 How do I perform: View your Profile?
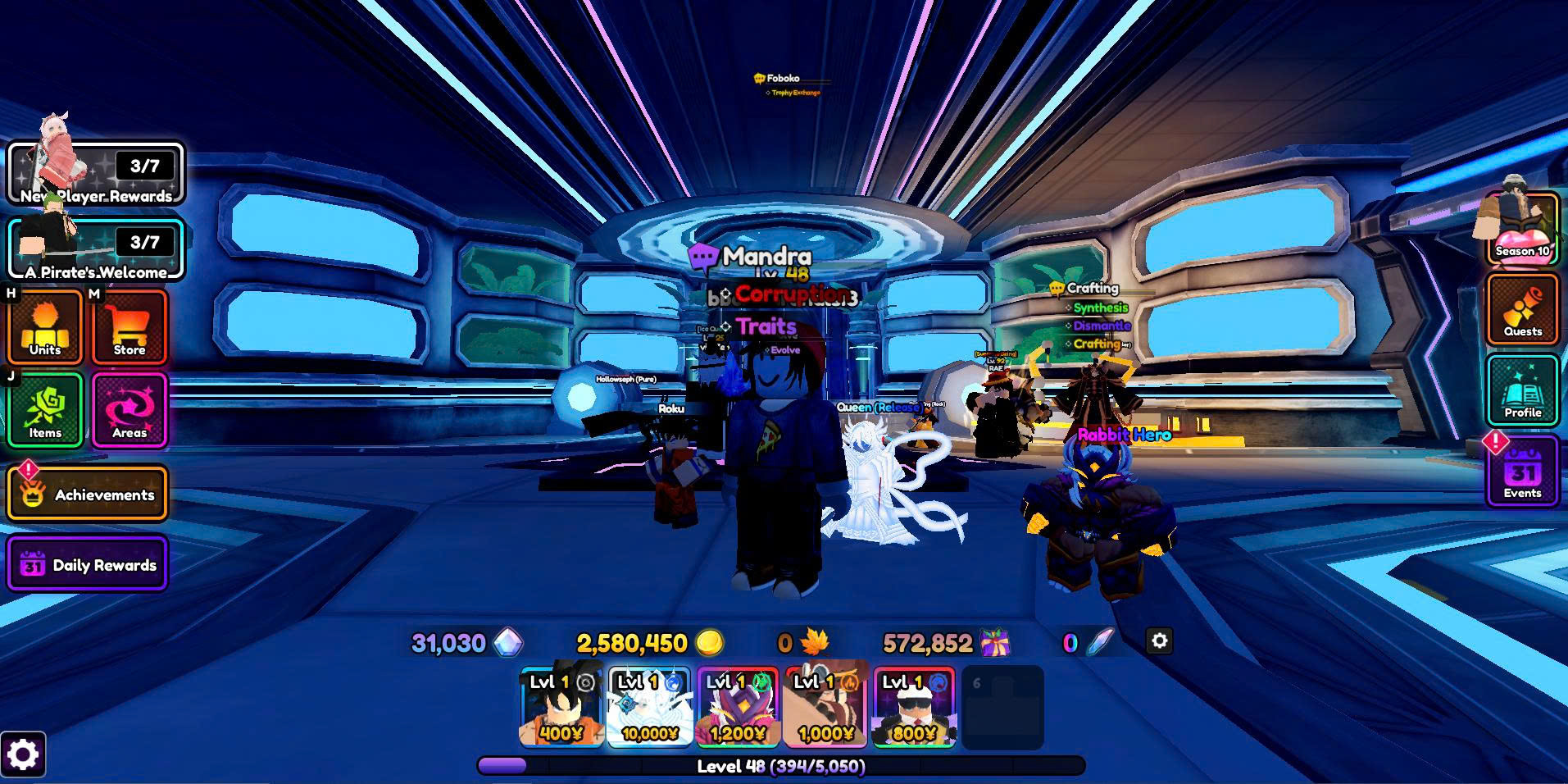tap(1522, 391)
